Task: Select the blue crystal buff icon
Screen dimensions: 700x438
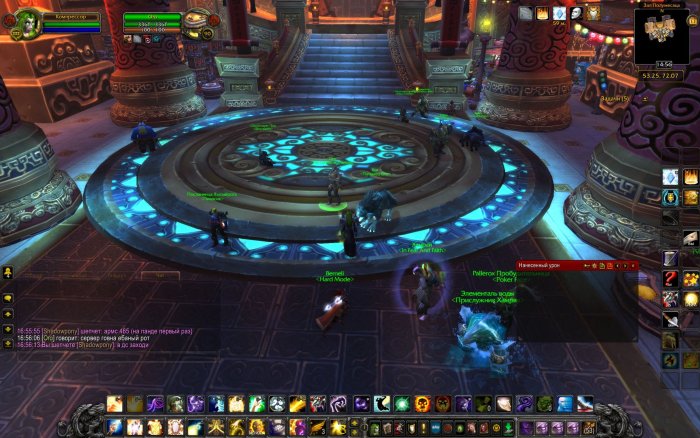Action: pyautogui.click(x=560, y=13)
